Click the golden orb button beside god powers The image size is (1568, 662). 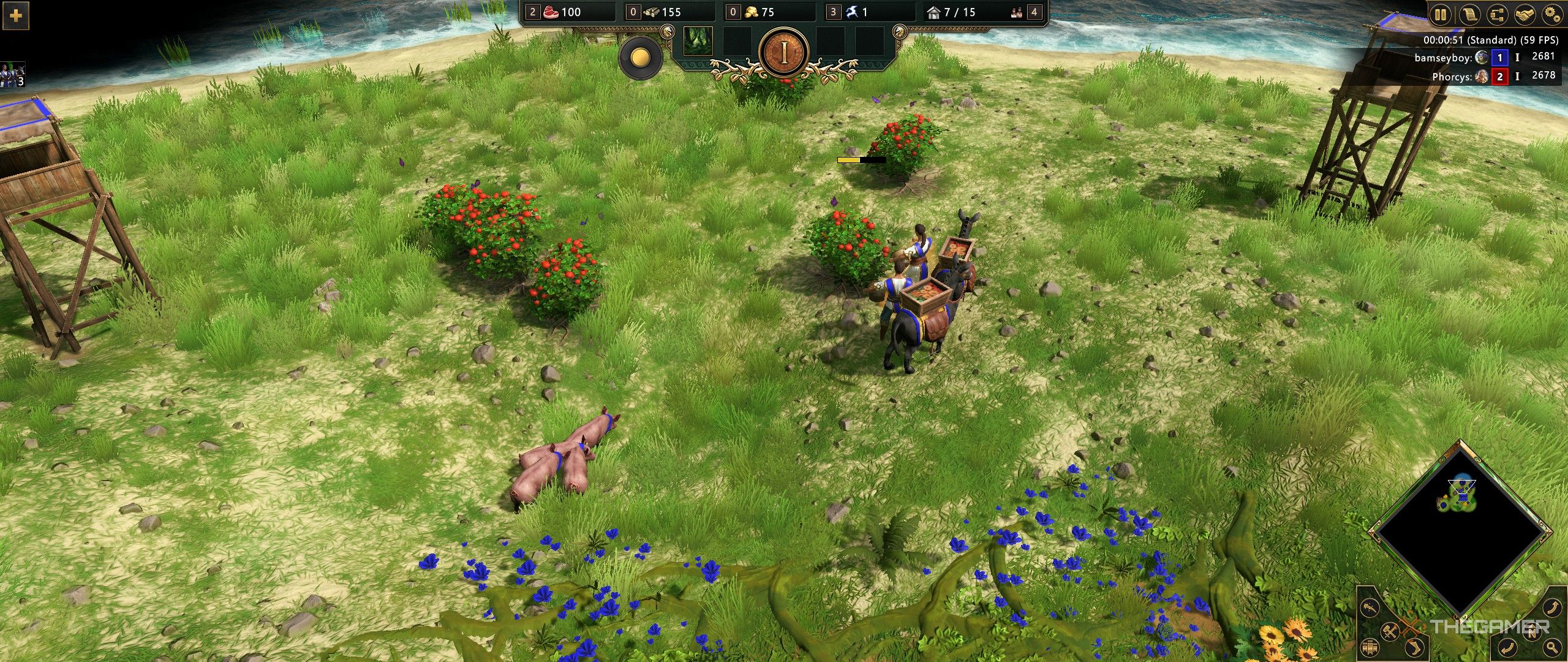[641, 58]
